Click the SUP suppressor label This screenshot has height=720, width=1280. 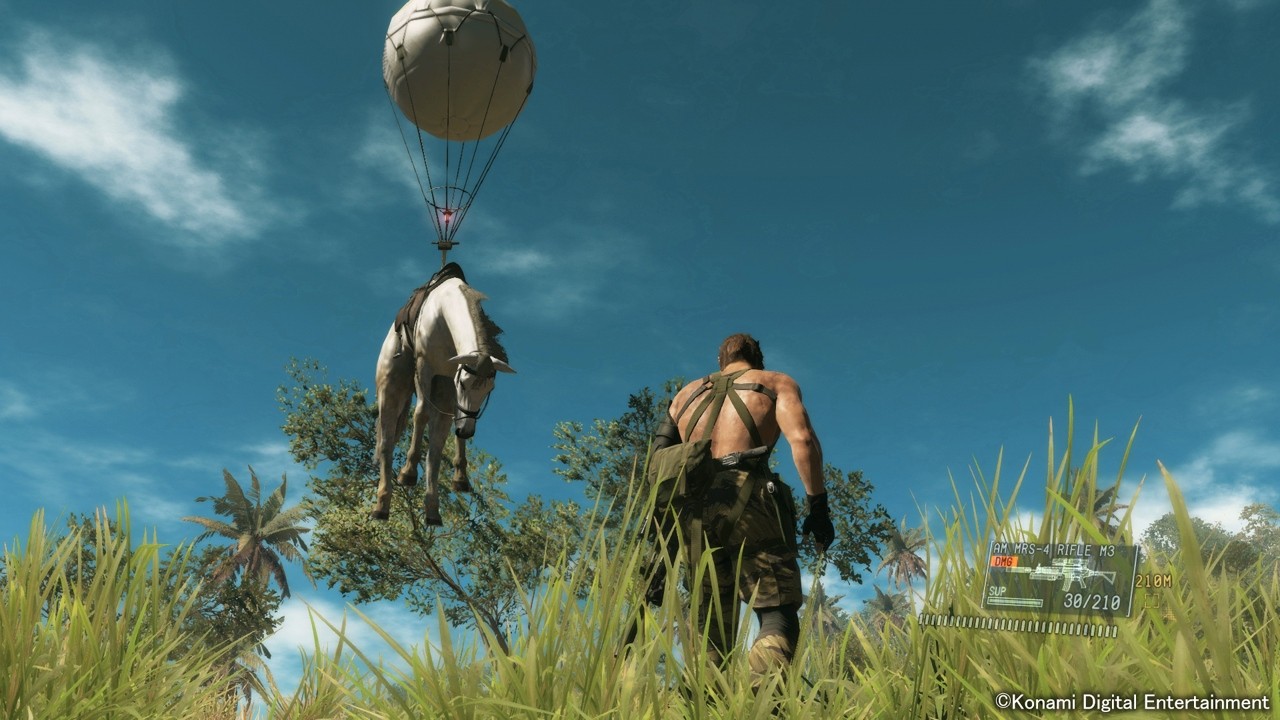[997, 590]
